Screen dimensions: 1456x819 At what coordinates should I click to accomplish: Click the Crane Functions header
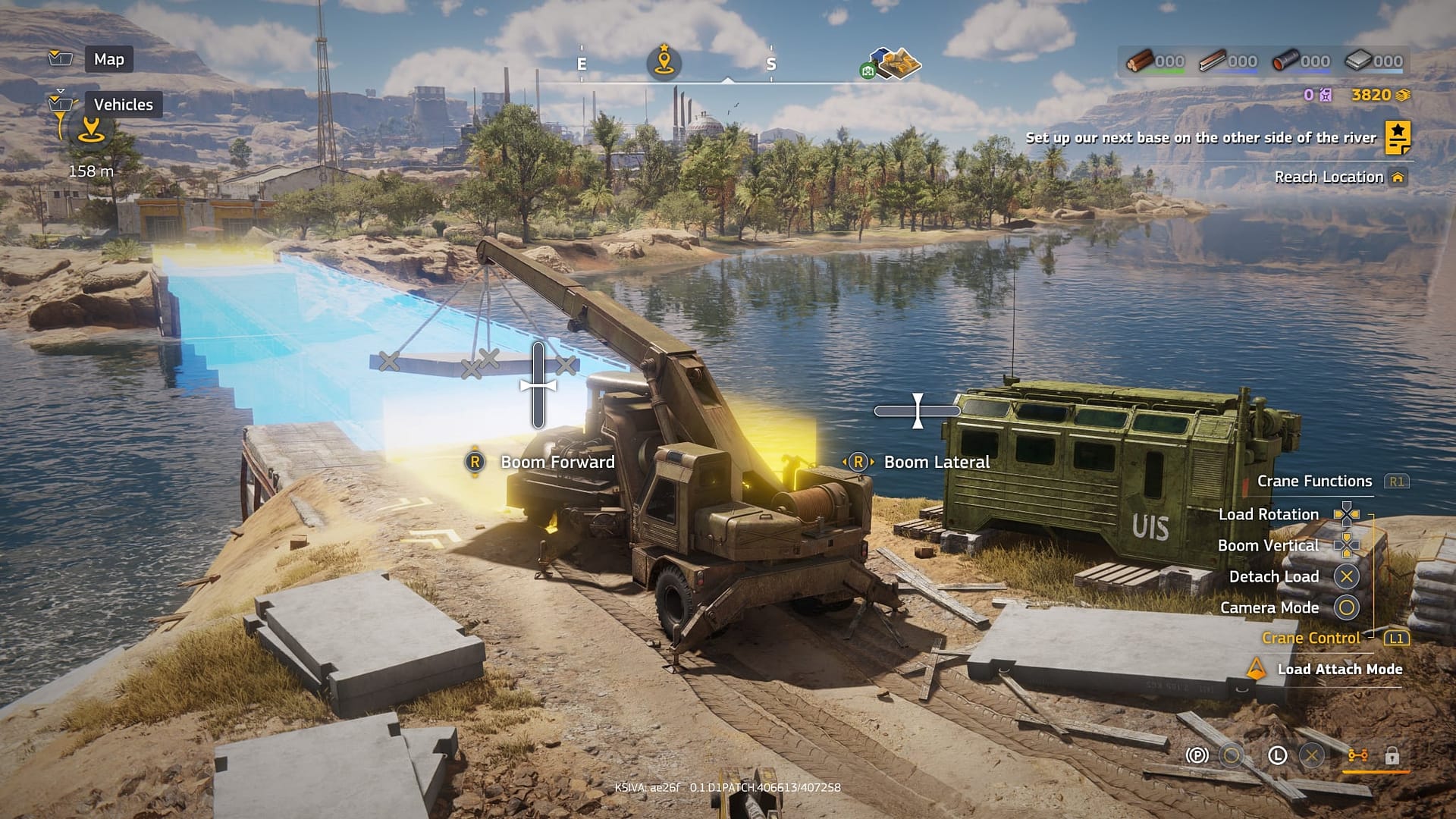[1314, 481]
